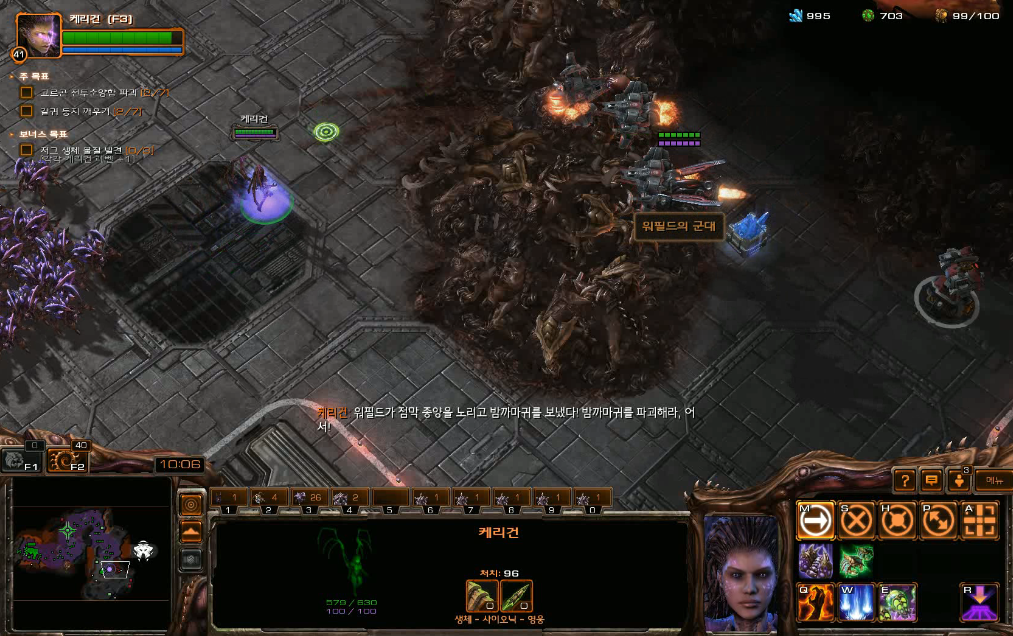Trigger the purple downward-arrow R ability
Screen dimensions: 1013x636
pos(980,602)
